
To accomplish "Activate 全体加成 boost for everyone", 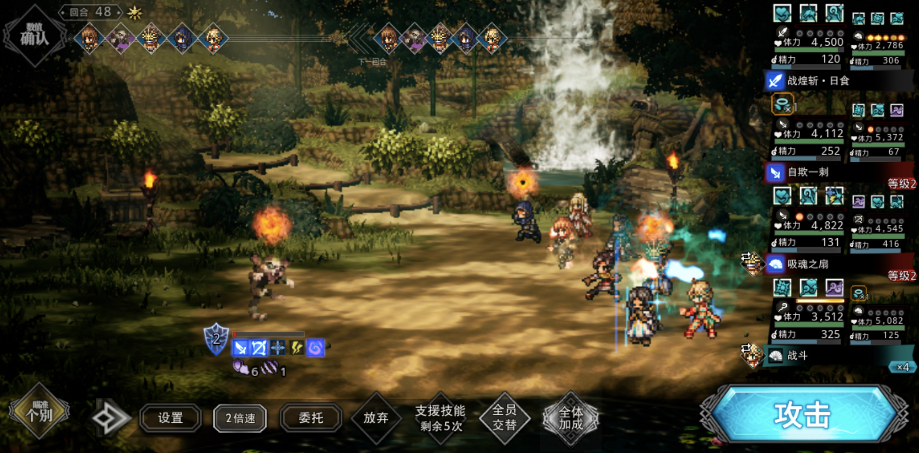I will point(571,418).
